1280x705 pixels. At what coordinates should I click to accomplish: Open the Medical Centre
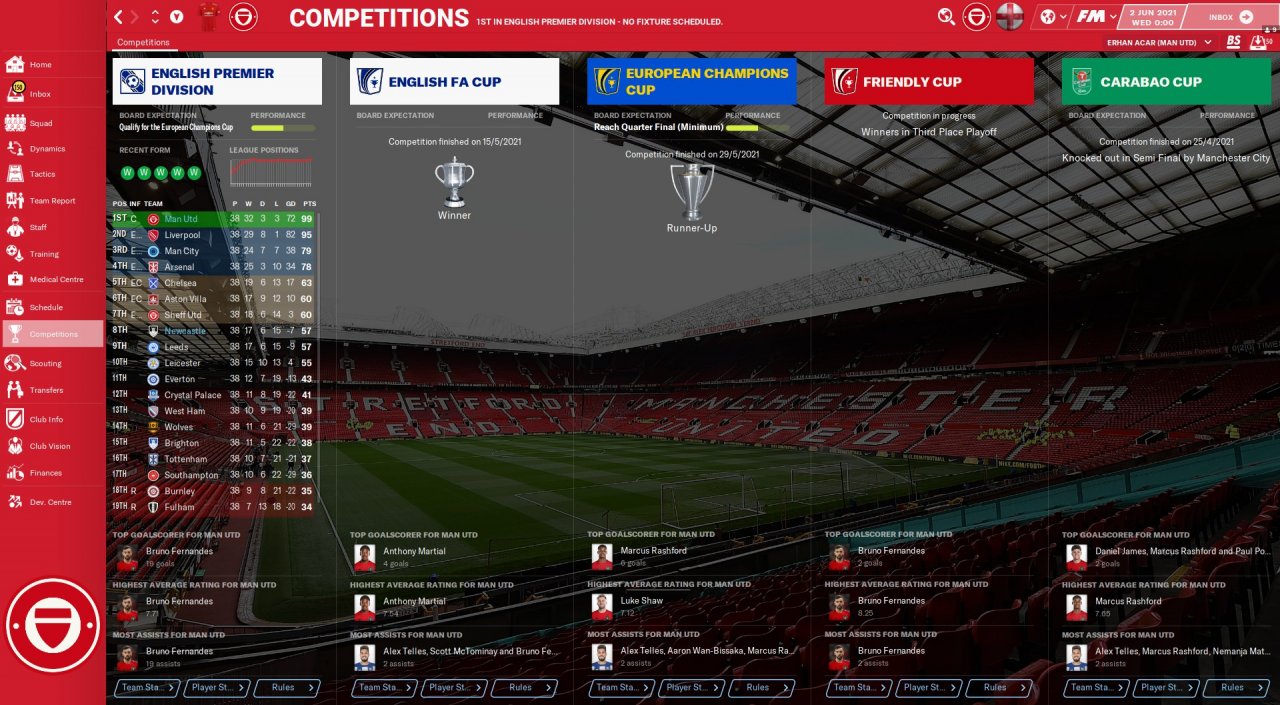pyautogui.click(x=56, y=280)
